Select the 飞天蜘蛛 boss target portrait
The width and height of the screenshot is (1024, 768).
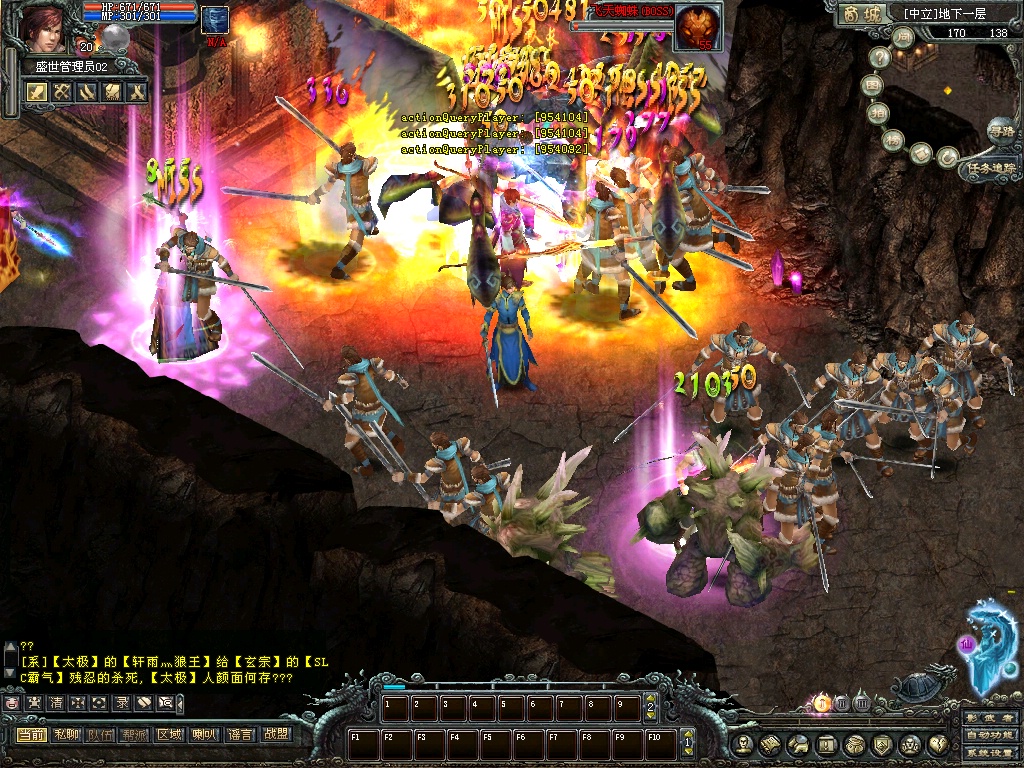698,26
